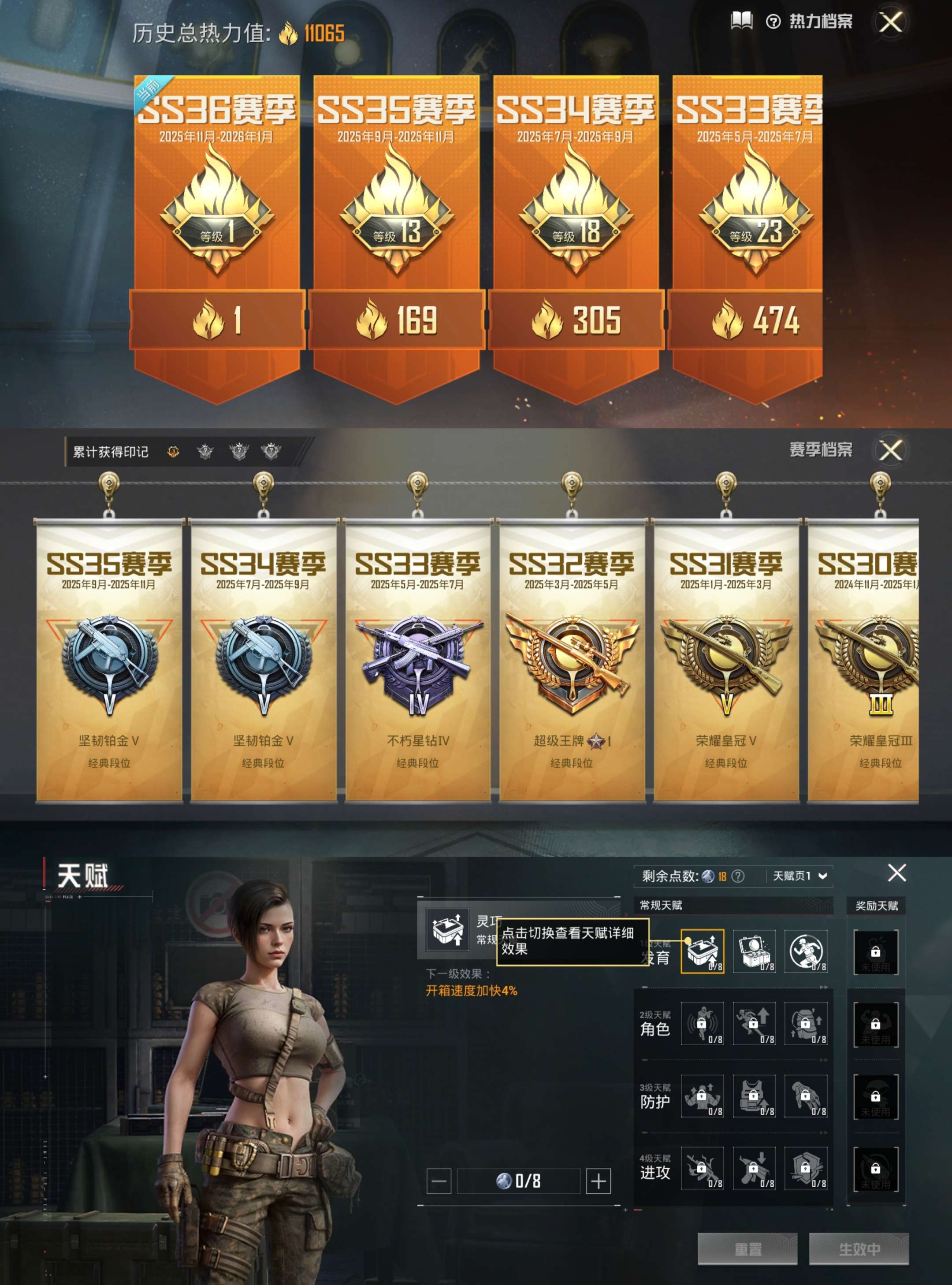The height and width of the screenshot is (1285, 952).
Task: Show help via the 热力档案 question mark
Action: coord(773,22)
